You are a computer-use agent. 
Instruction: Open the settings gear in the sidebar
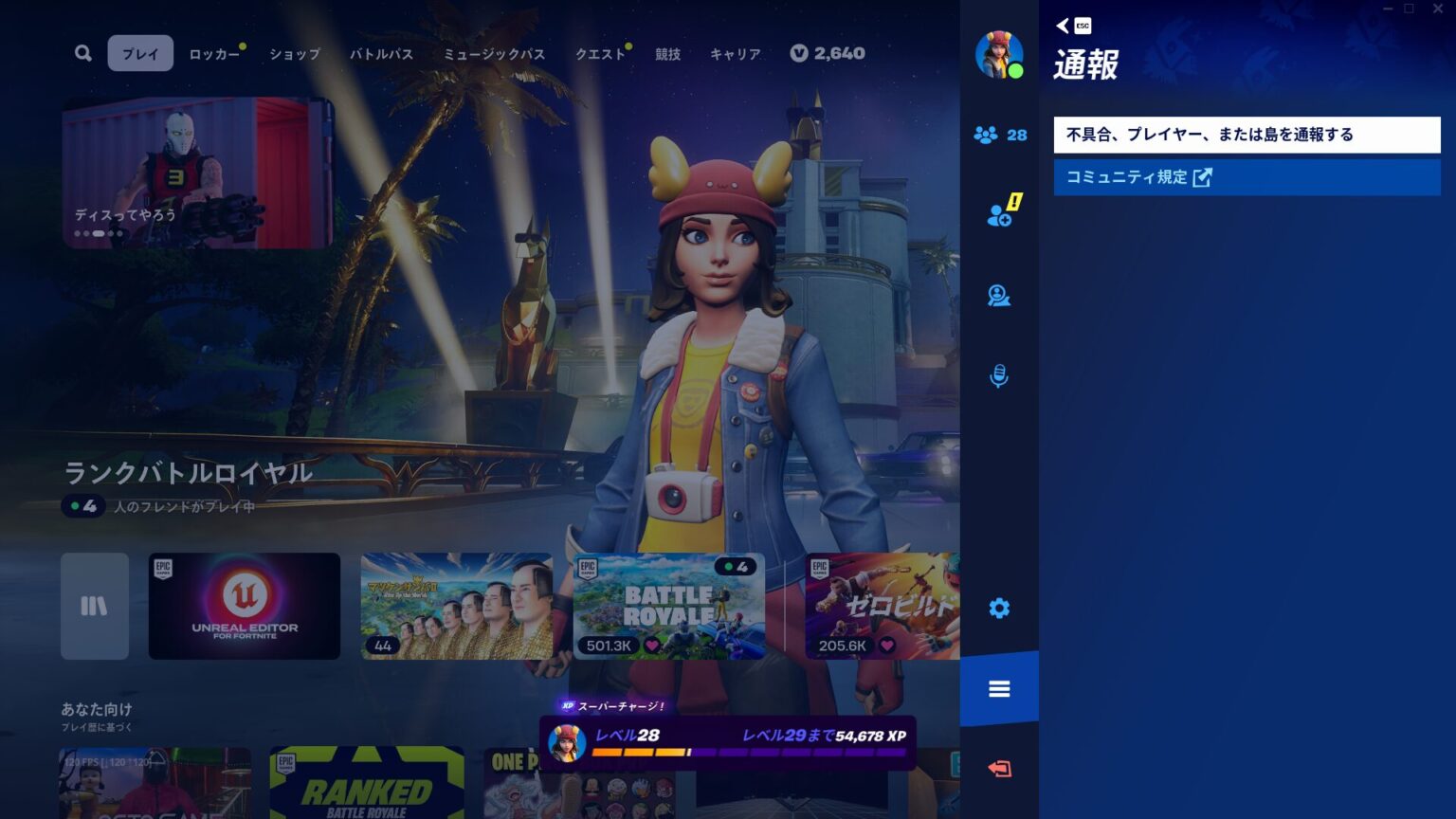coord(999,608)
